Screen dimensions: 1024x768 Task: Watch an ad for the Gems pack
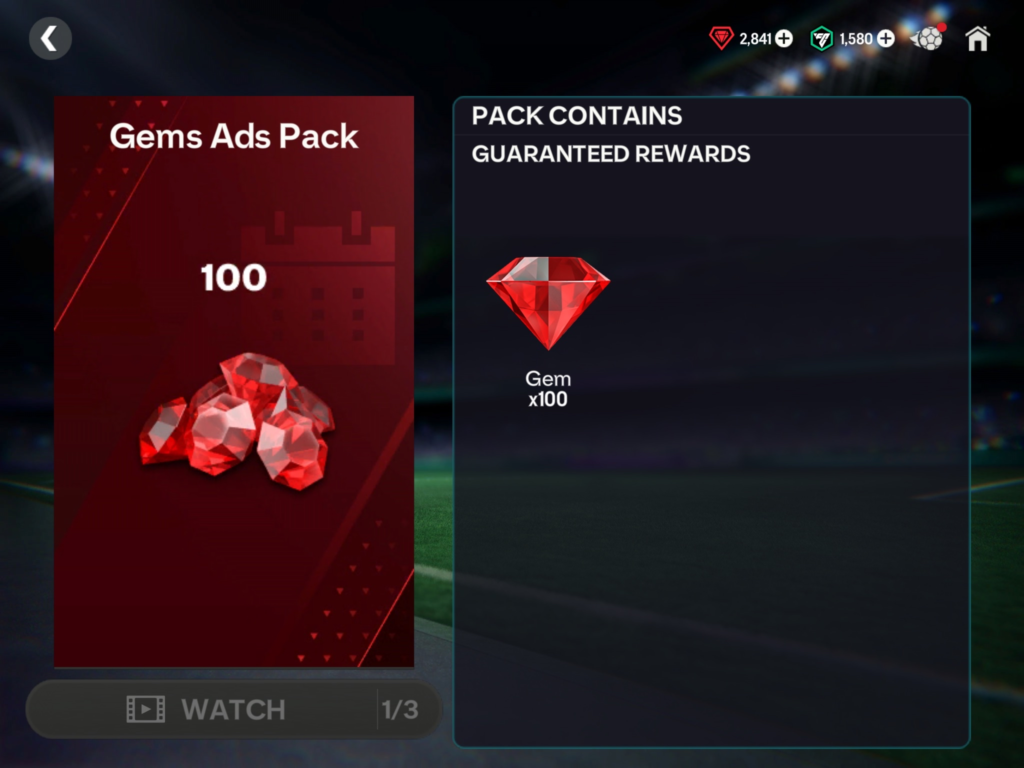coord(232,710)
